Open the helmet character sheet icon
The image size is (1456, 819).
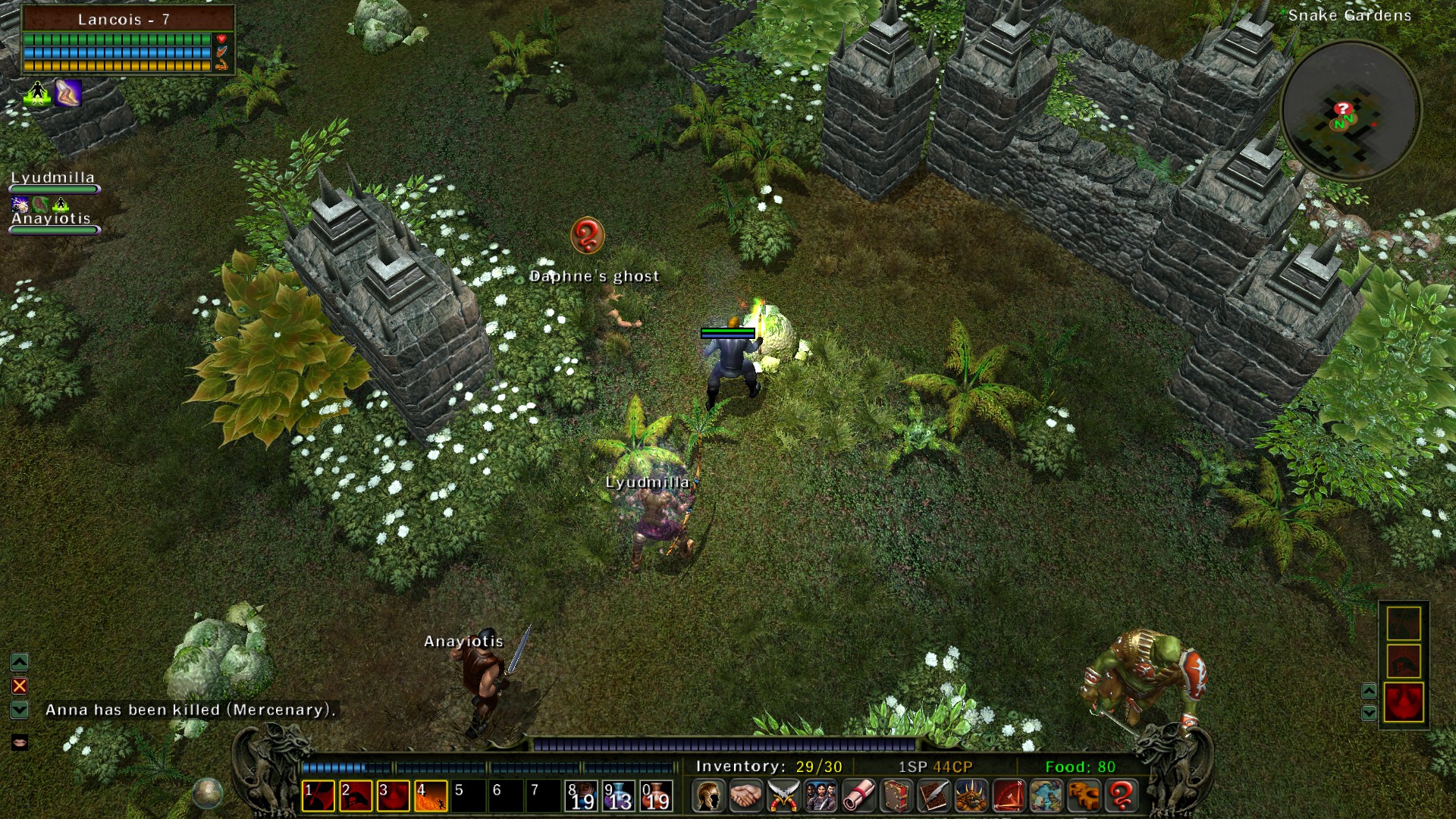708,795
